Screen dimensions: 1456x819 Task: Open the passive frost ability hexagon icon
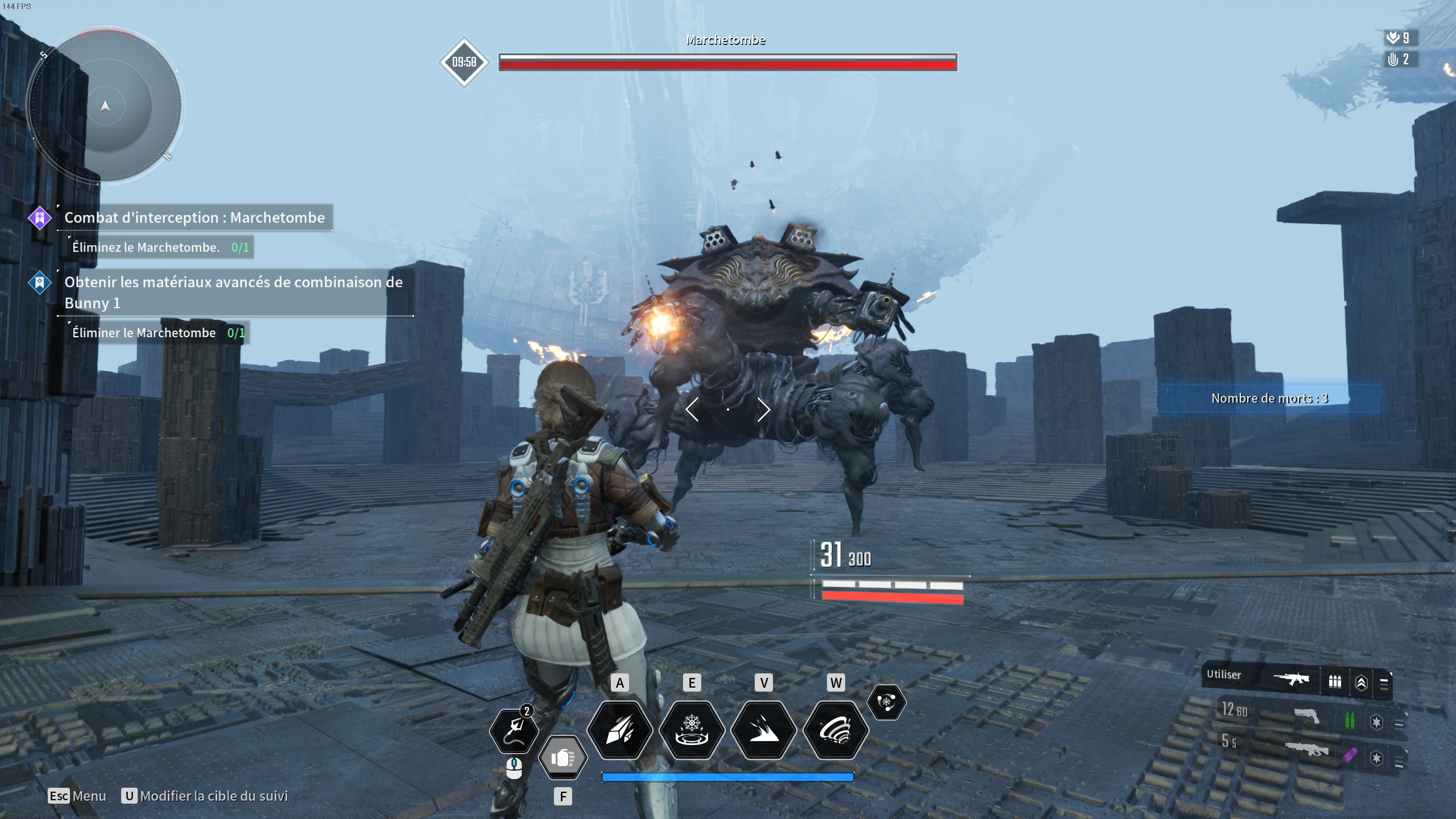coord(888,702)
